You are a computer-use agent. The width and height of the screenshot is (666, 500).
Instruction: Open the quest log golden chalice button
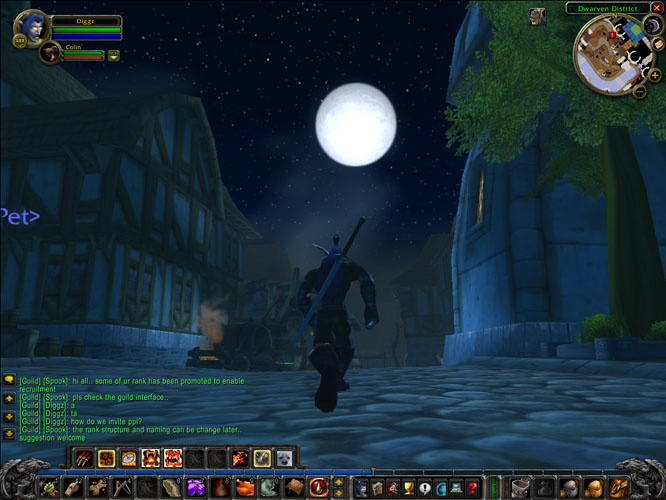pos(408,488)
